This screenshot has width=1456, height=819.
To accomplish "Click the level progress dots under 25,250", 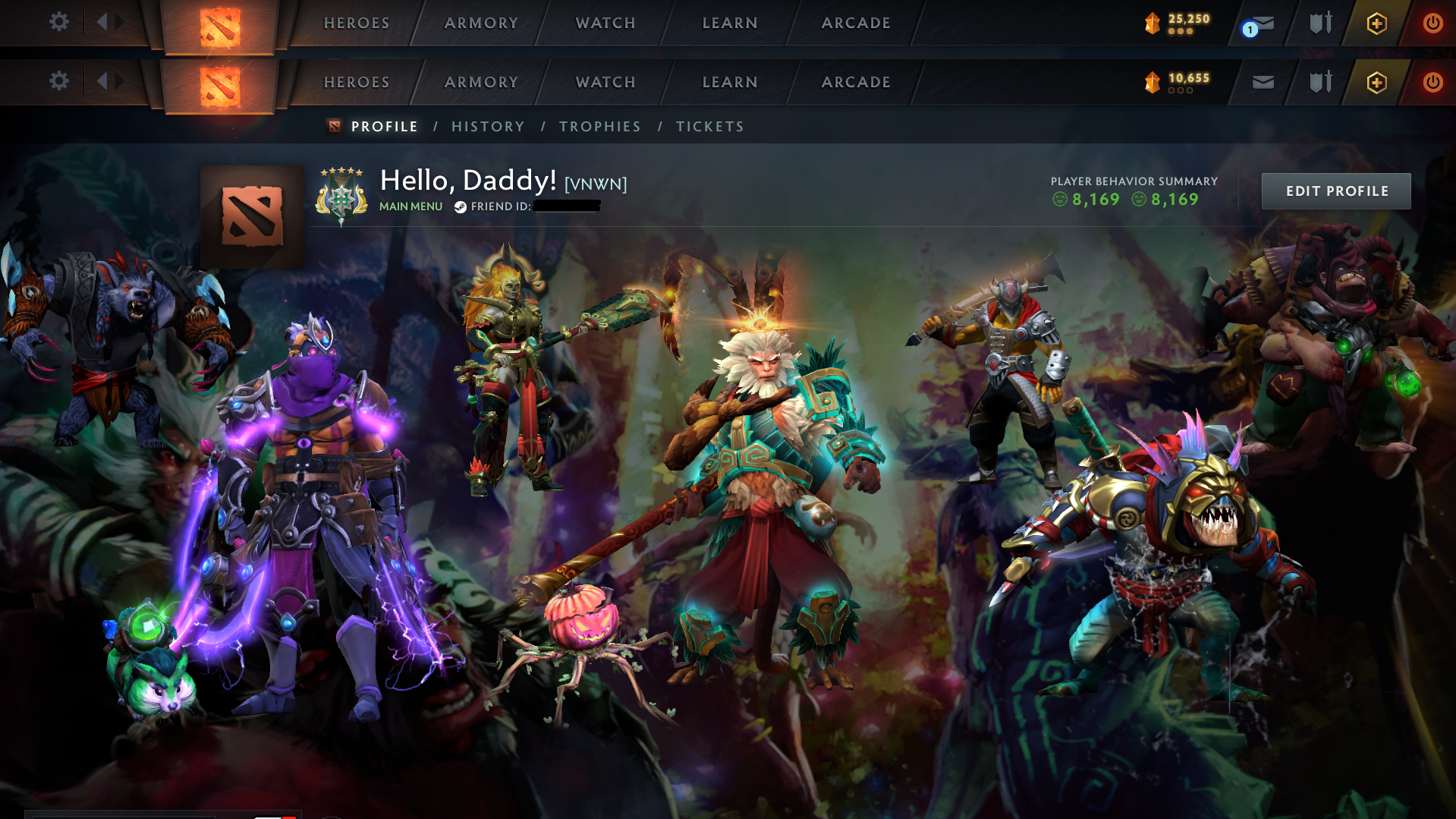I will coord(1180,33).
